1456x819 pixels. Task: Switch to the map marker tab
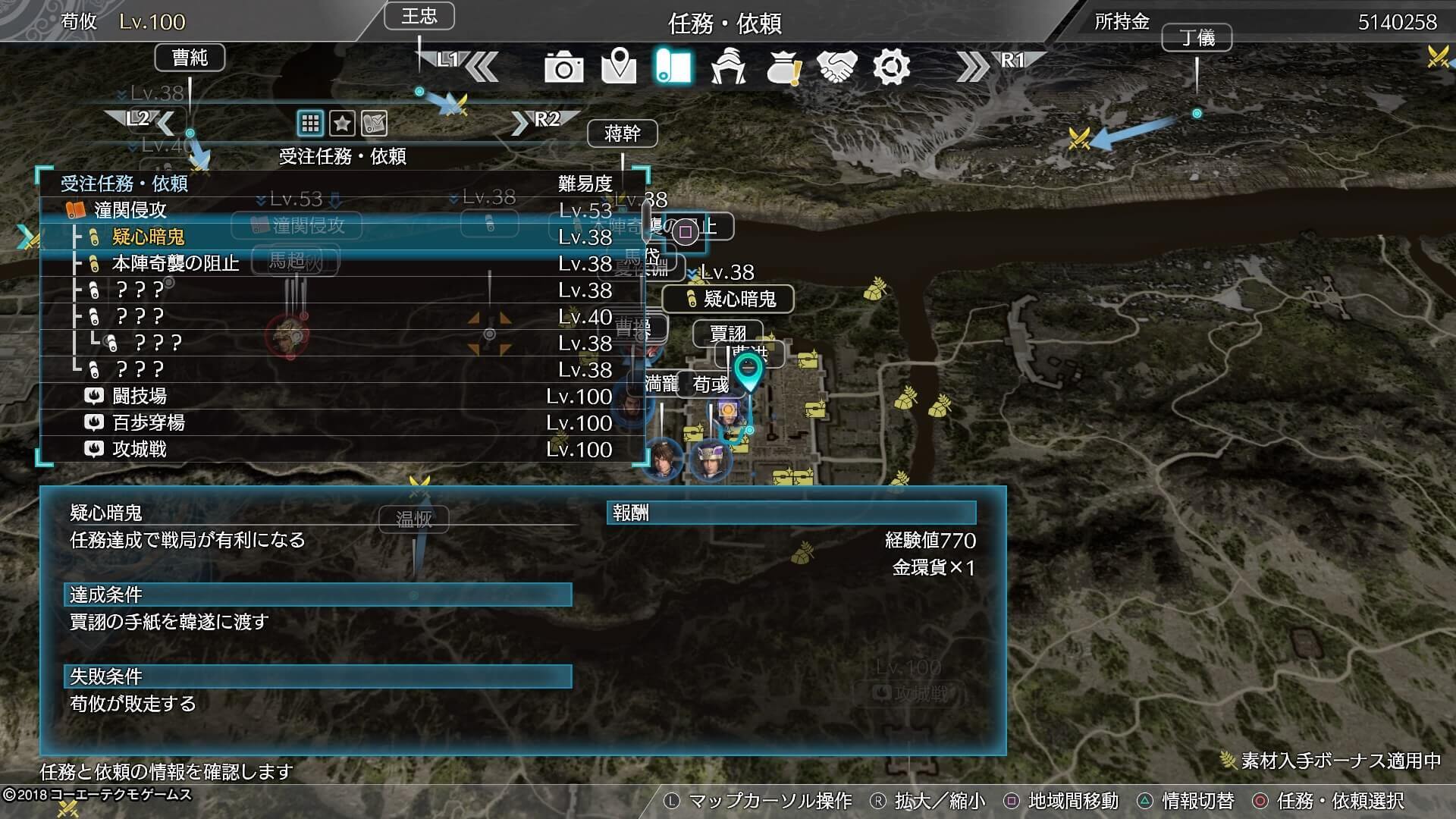pyautogui.click(x=618, y=67)
